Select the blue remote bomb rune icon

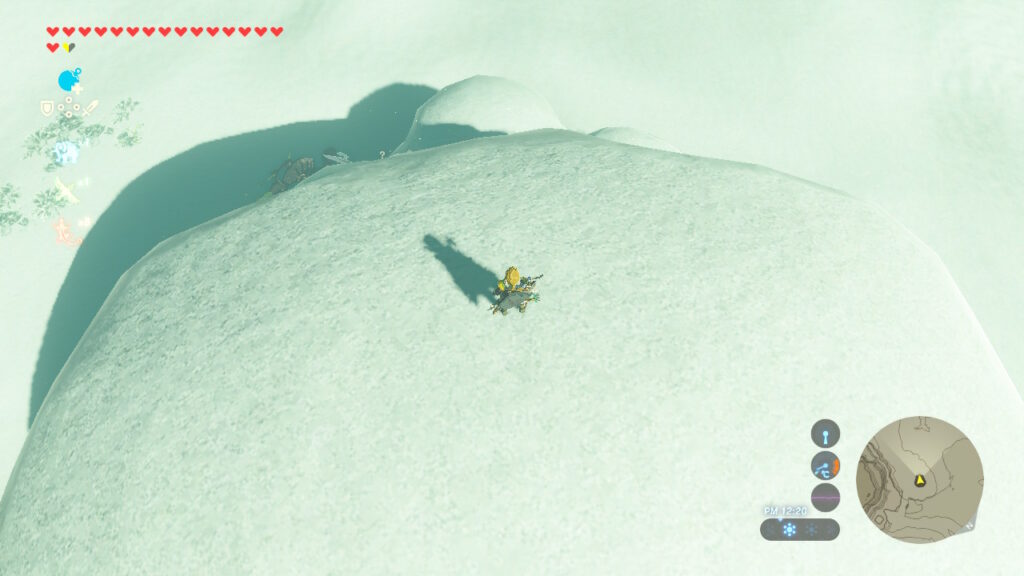tap(68, 80)
